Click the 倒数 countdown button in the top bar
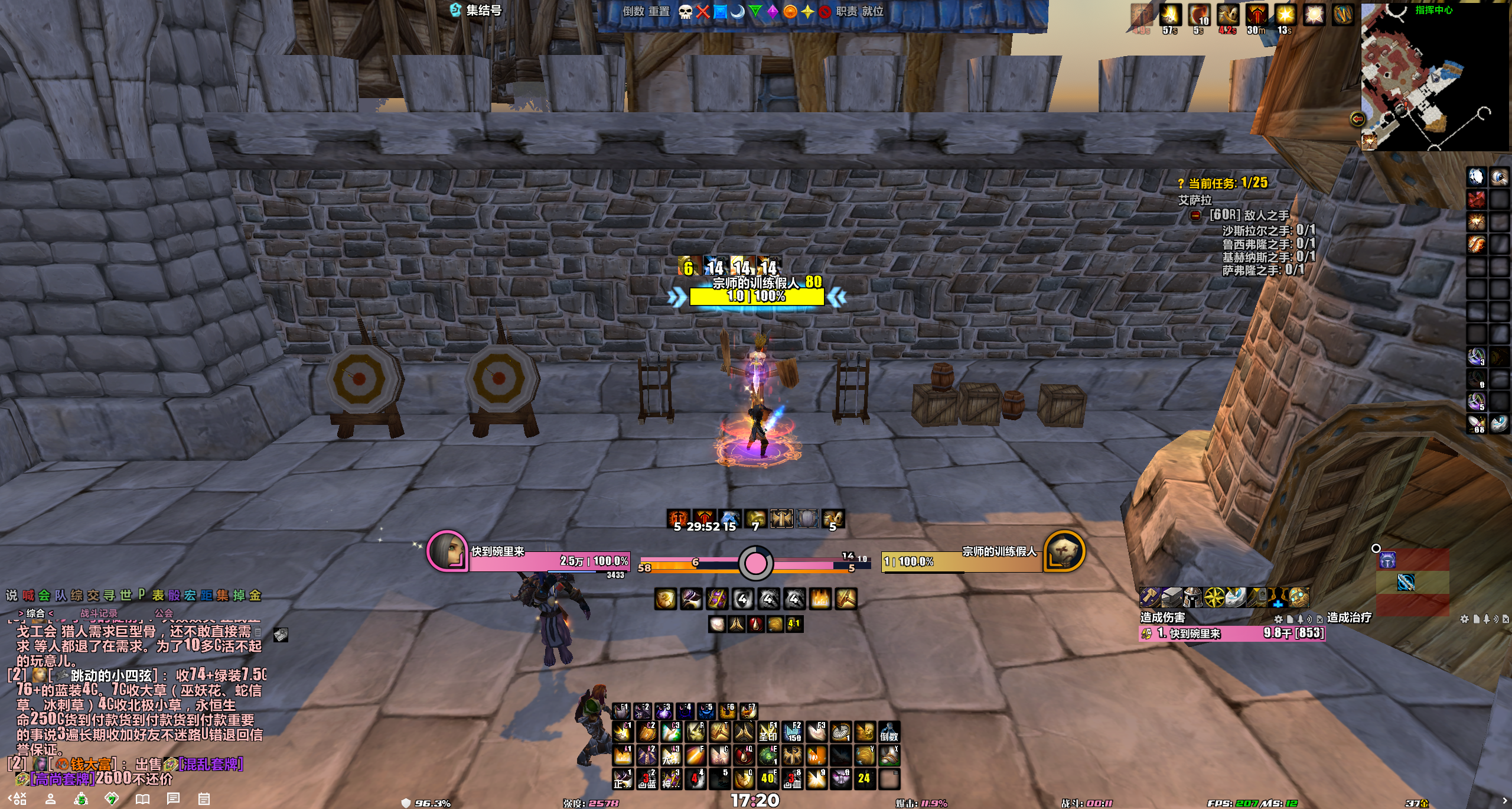The height and width of the screenshot is (809, 1512). tap(633, 12)
